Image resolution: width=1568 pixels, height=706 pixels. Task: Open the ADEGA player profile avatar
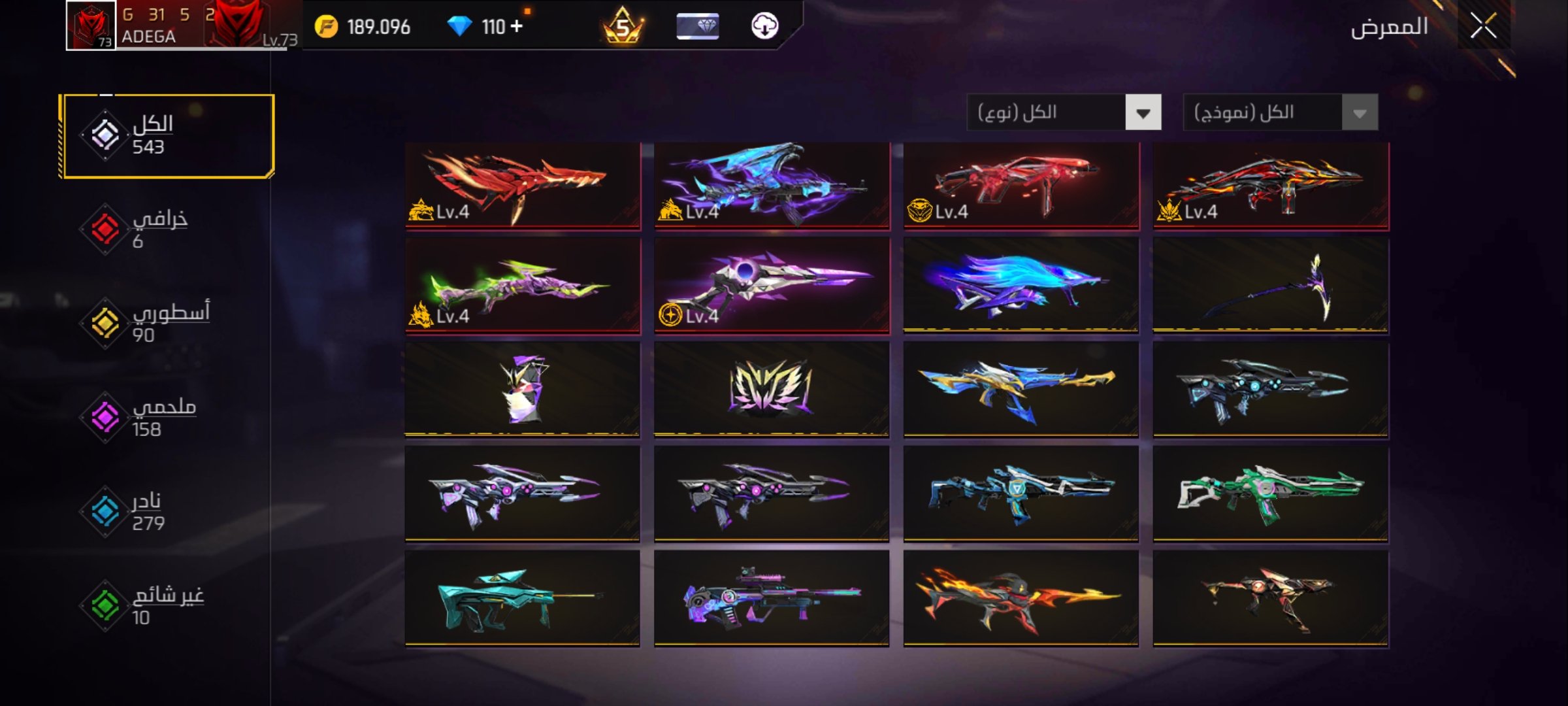(x=91, y=25)
